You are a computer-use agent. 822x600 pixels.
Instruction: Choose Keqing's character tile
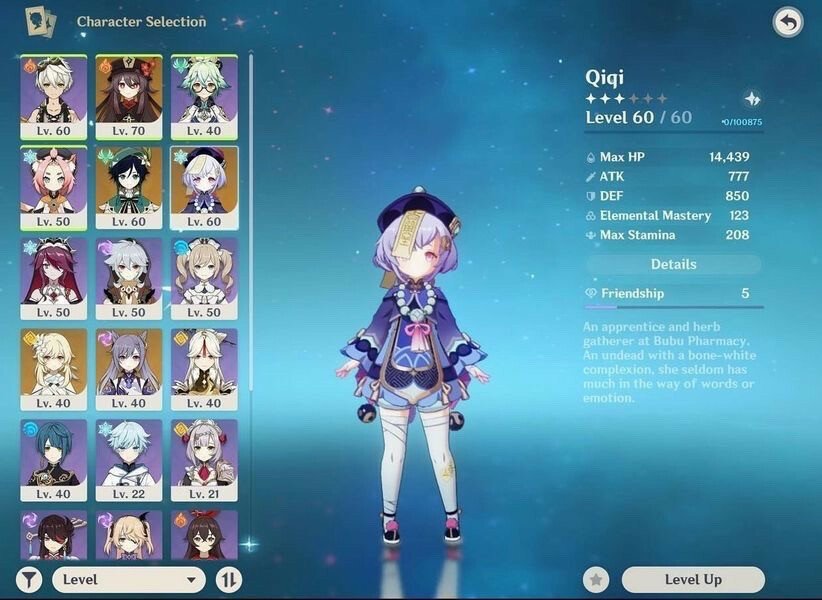129,369
